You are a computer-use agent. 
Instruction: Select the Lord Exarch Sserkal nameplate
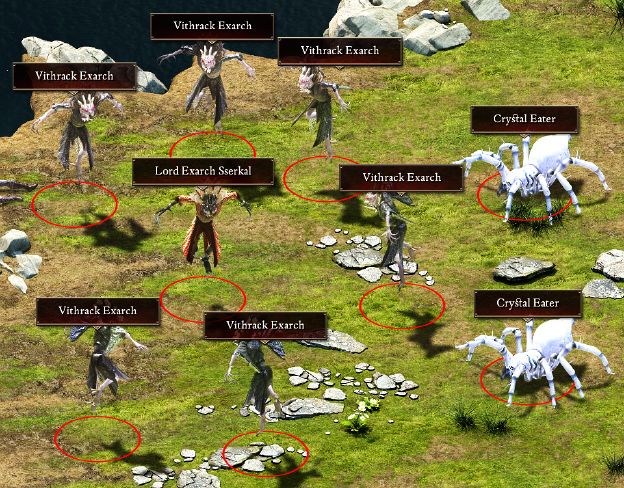(x=203, y=171)
